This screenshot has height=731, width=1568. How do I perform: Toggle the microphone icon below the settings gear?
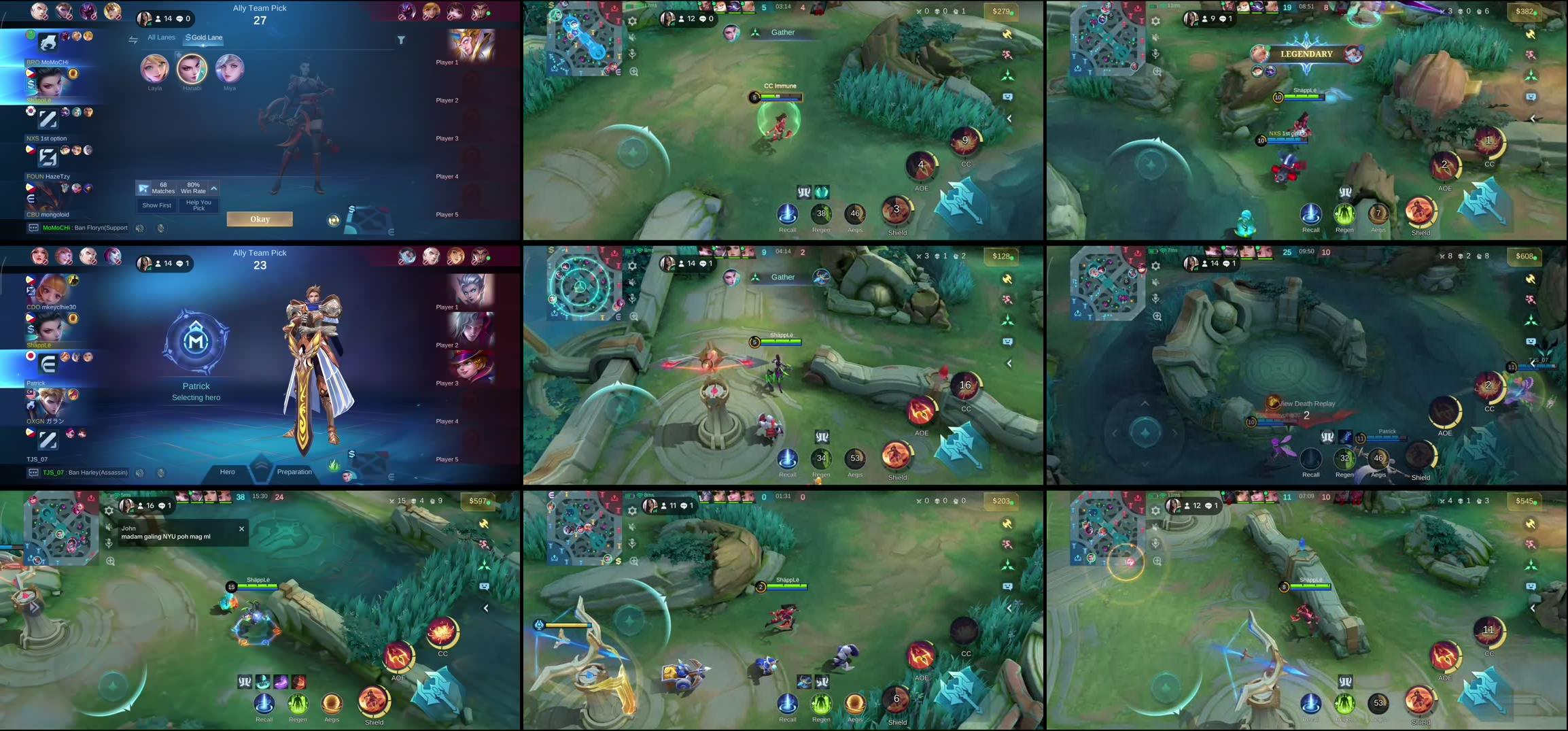tap(632, 54)
